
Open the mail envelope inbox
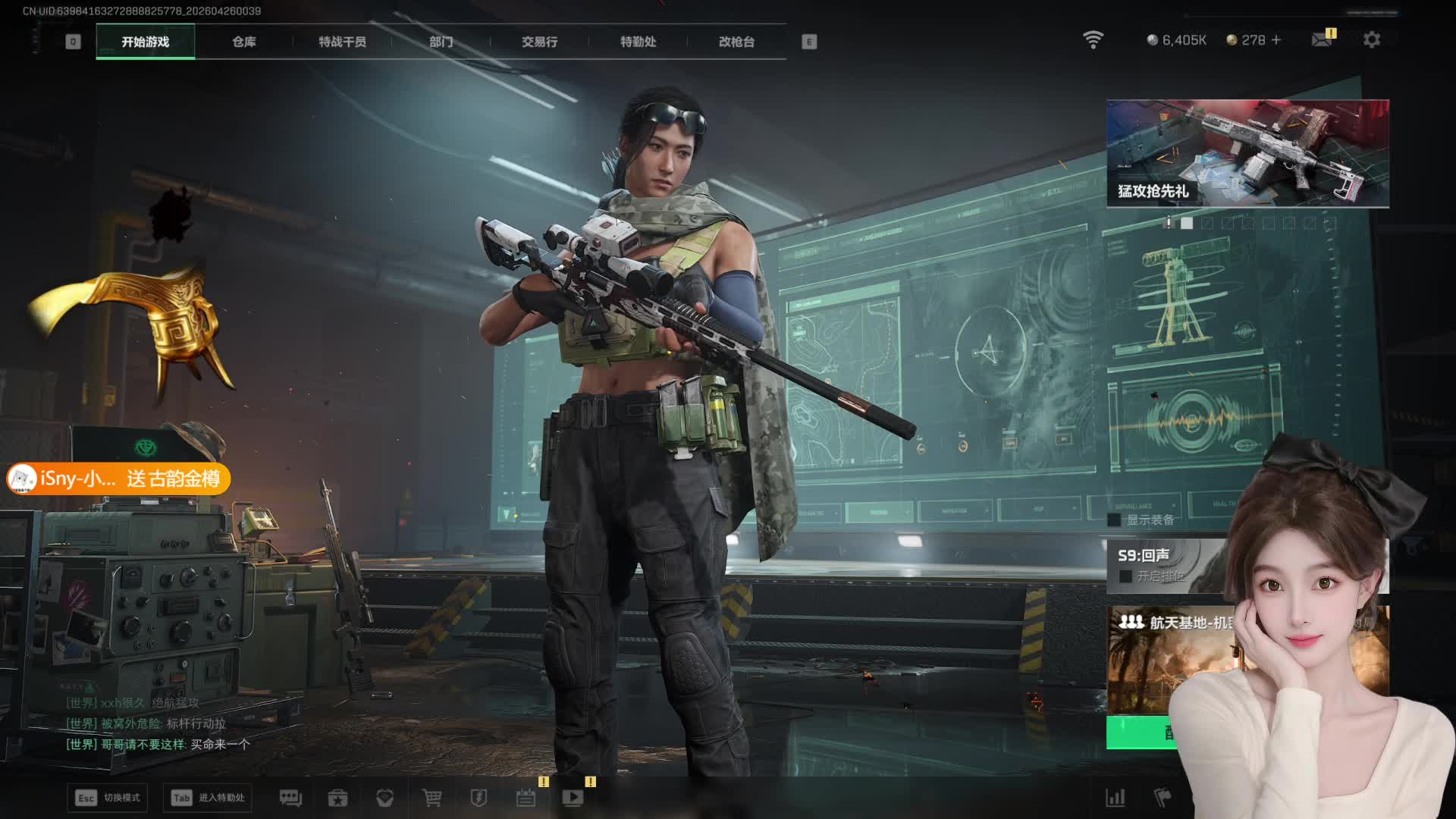tap(1322, 39)
